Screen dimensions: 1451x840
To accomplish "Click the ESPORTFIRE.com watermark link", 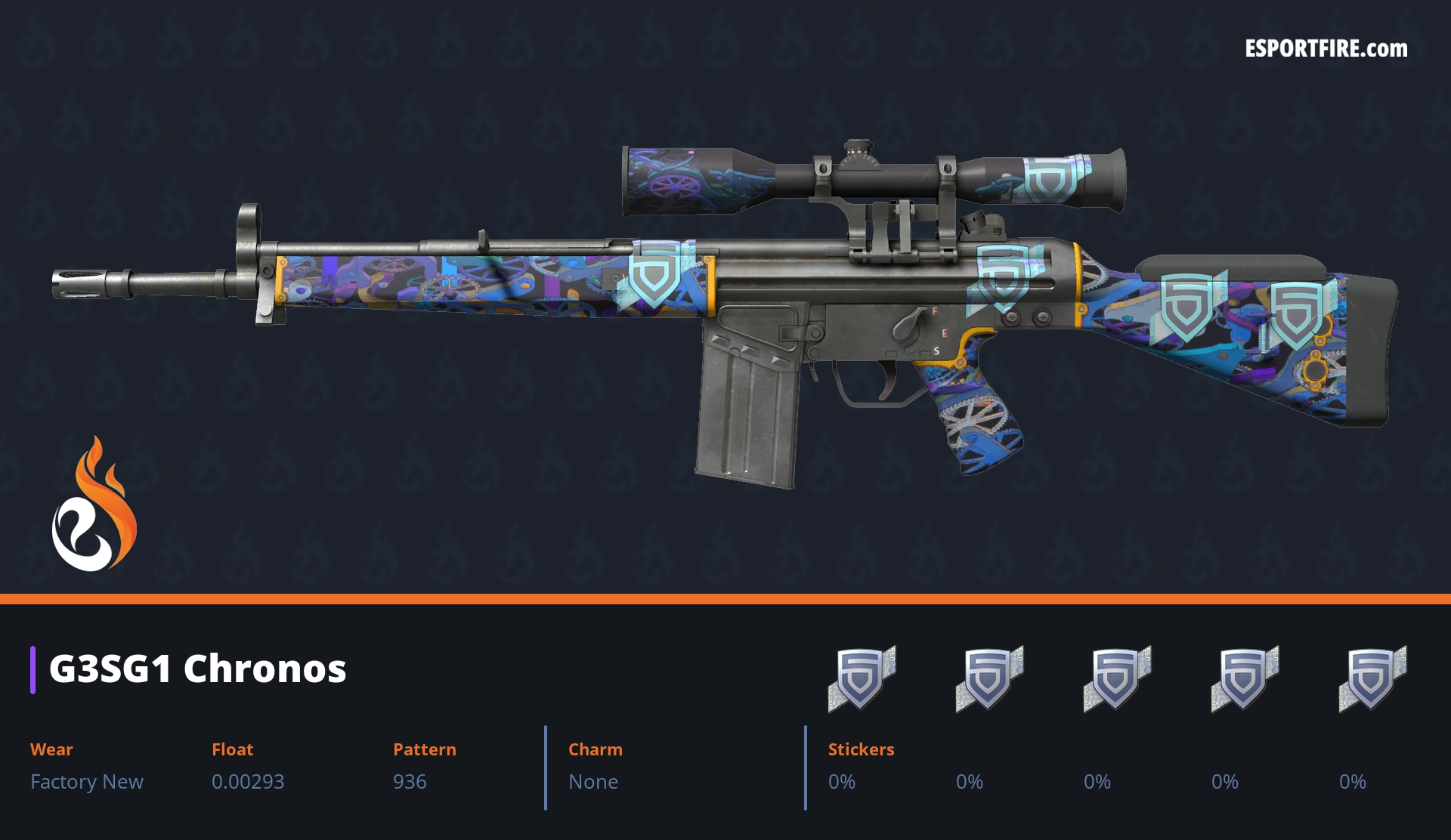I will [1326, 49].
